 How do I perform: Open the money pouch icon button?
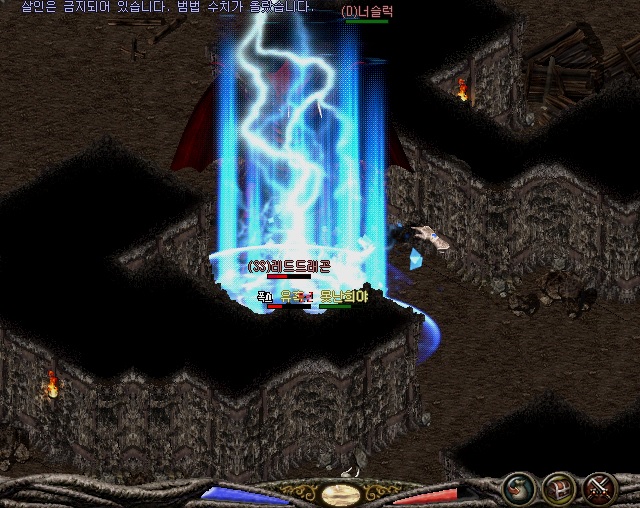click(x=517, y=489)
